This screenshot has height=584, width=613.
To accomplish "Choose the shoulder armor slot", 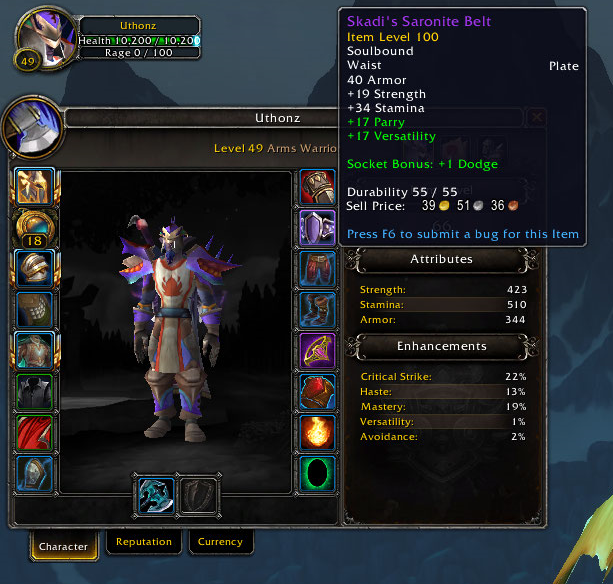I will point(33,269).
